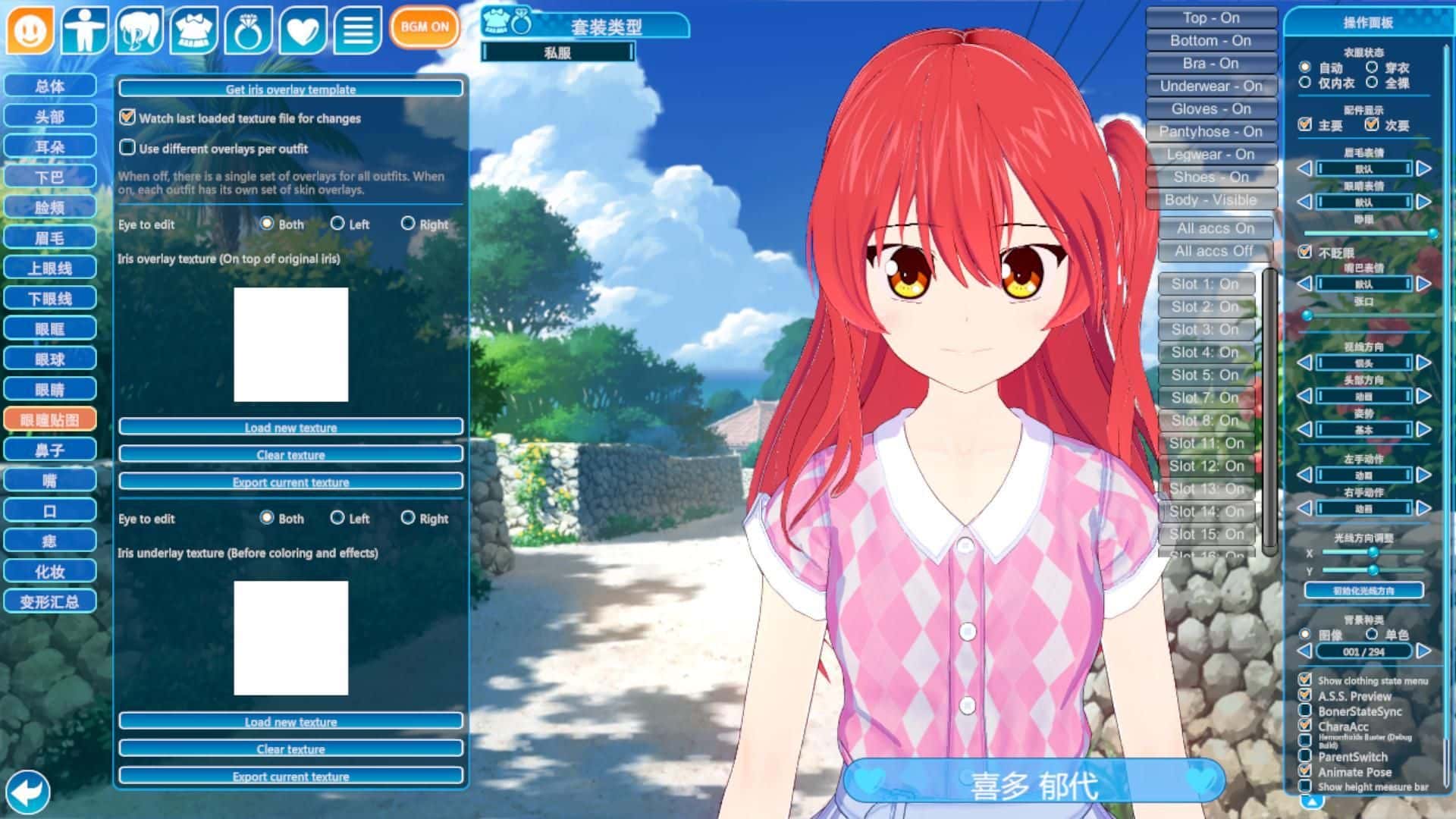Viewport: 1456px width, 819px height.
Task: Open the ring accessories icon tab
Action: 248,30
